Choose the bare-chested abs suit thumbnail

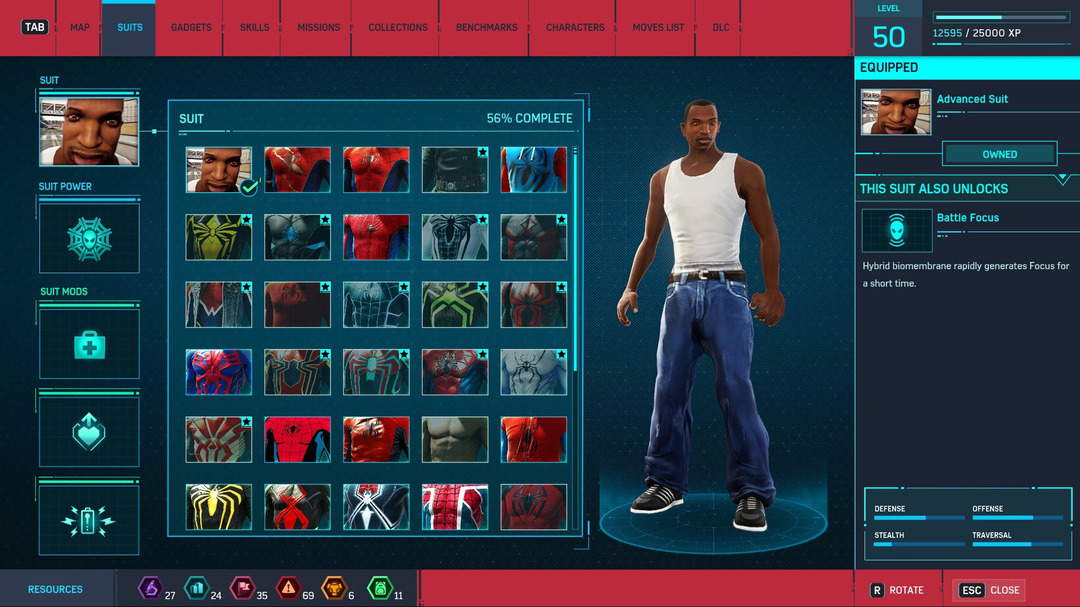[455, 440]
